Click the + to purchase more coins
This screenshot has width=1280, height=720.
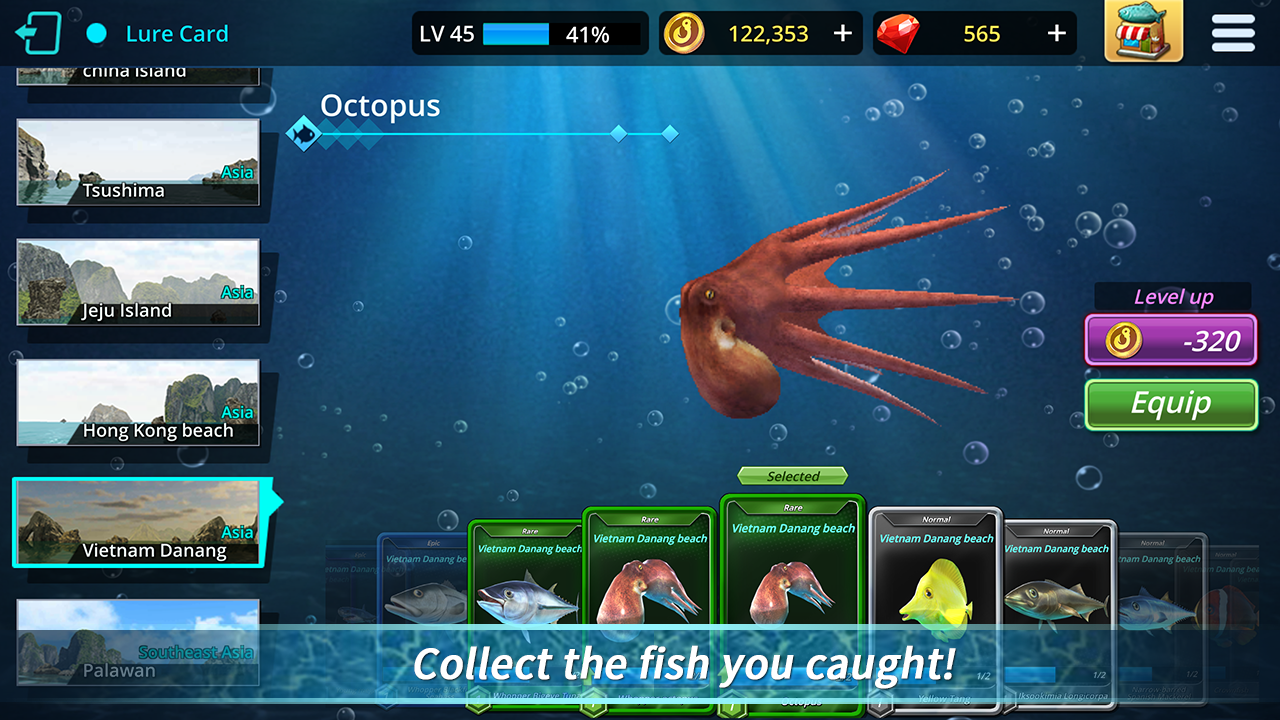[843, 31]
